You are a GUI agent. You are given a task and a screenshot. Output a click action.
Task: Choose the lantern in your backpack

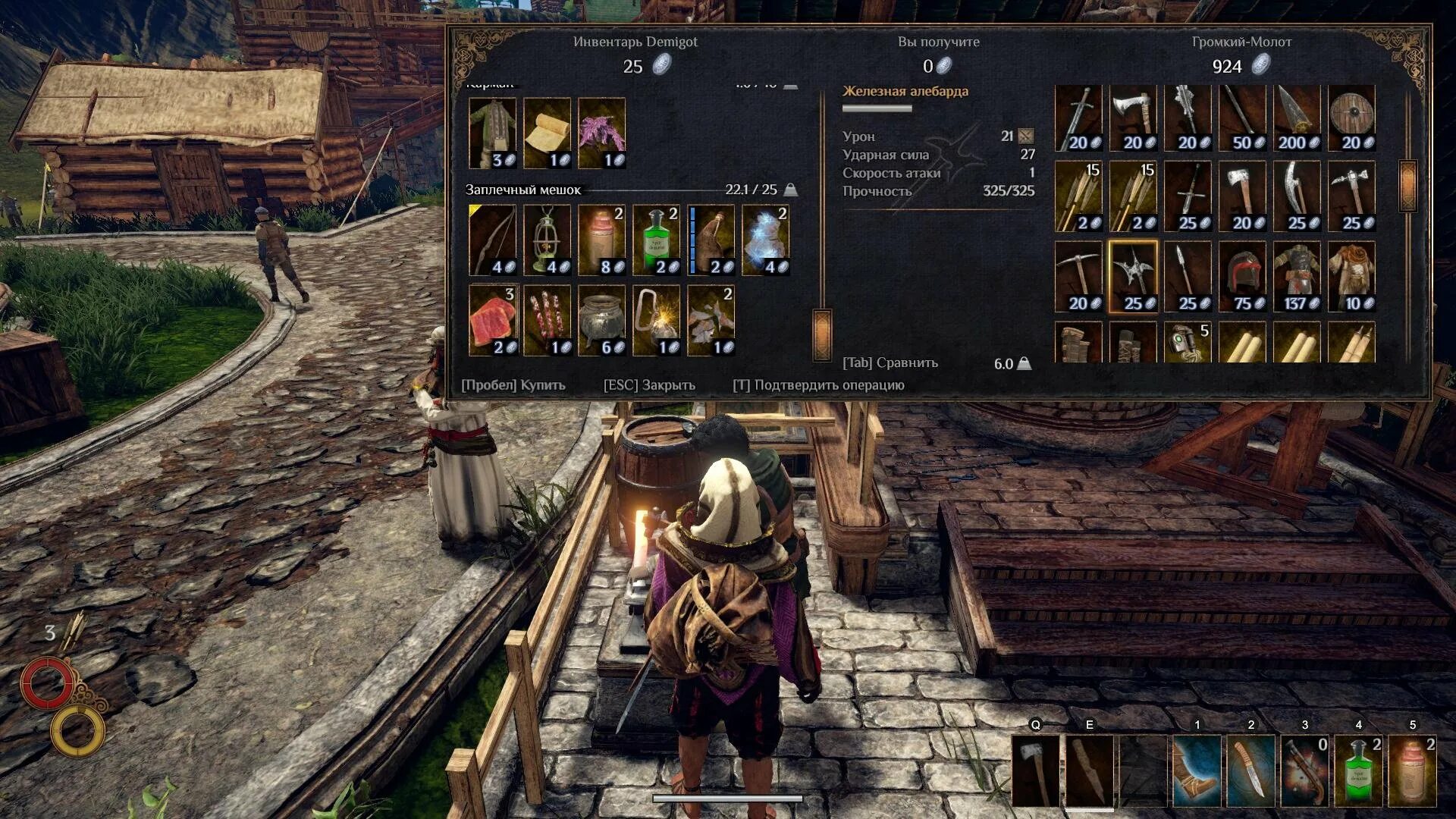(x=548, y=240)
